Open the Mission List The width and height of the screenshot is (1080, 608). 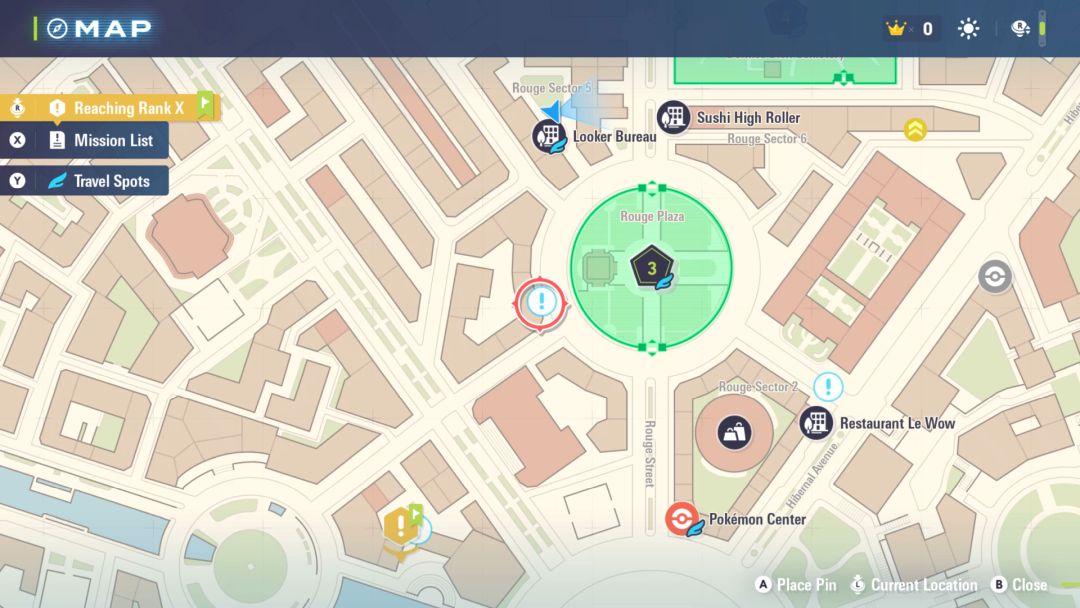pyautogui.click(x=102, y=141)
